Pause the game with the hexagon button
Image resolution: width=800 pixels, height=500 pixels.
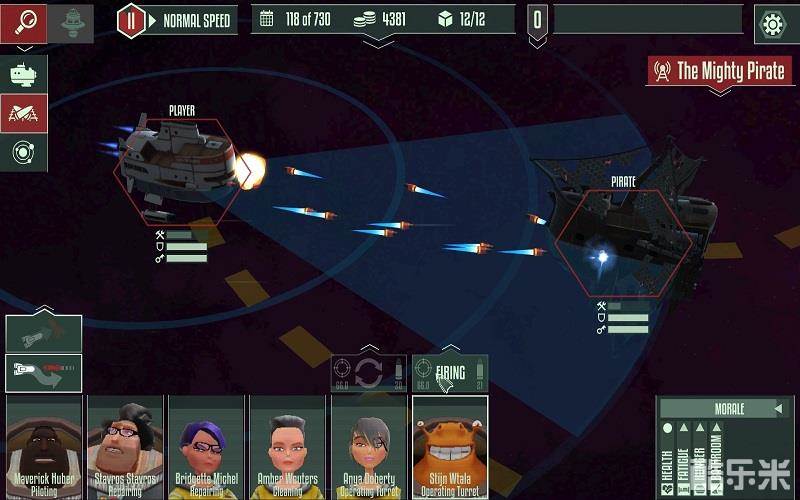coord(131,20)
